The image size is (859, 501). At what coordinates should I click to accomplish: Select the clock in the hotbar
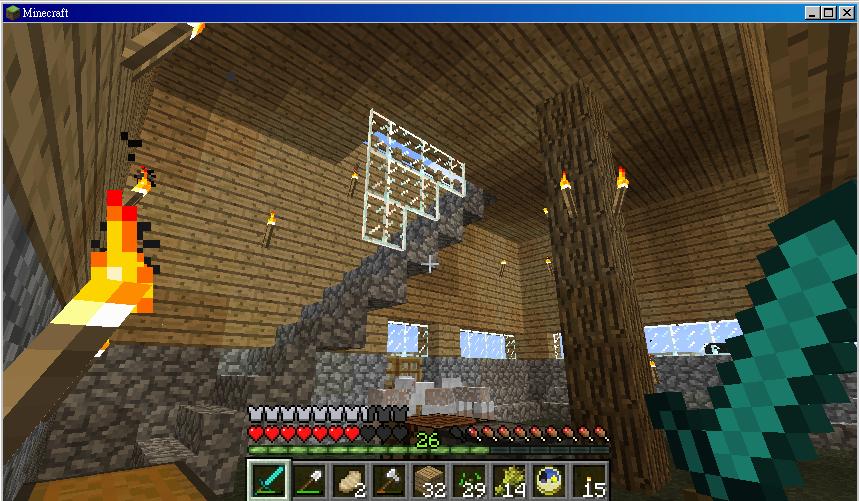click(549, 481)
